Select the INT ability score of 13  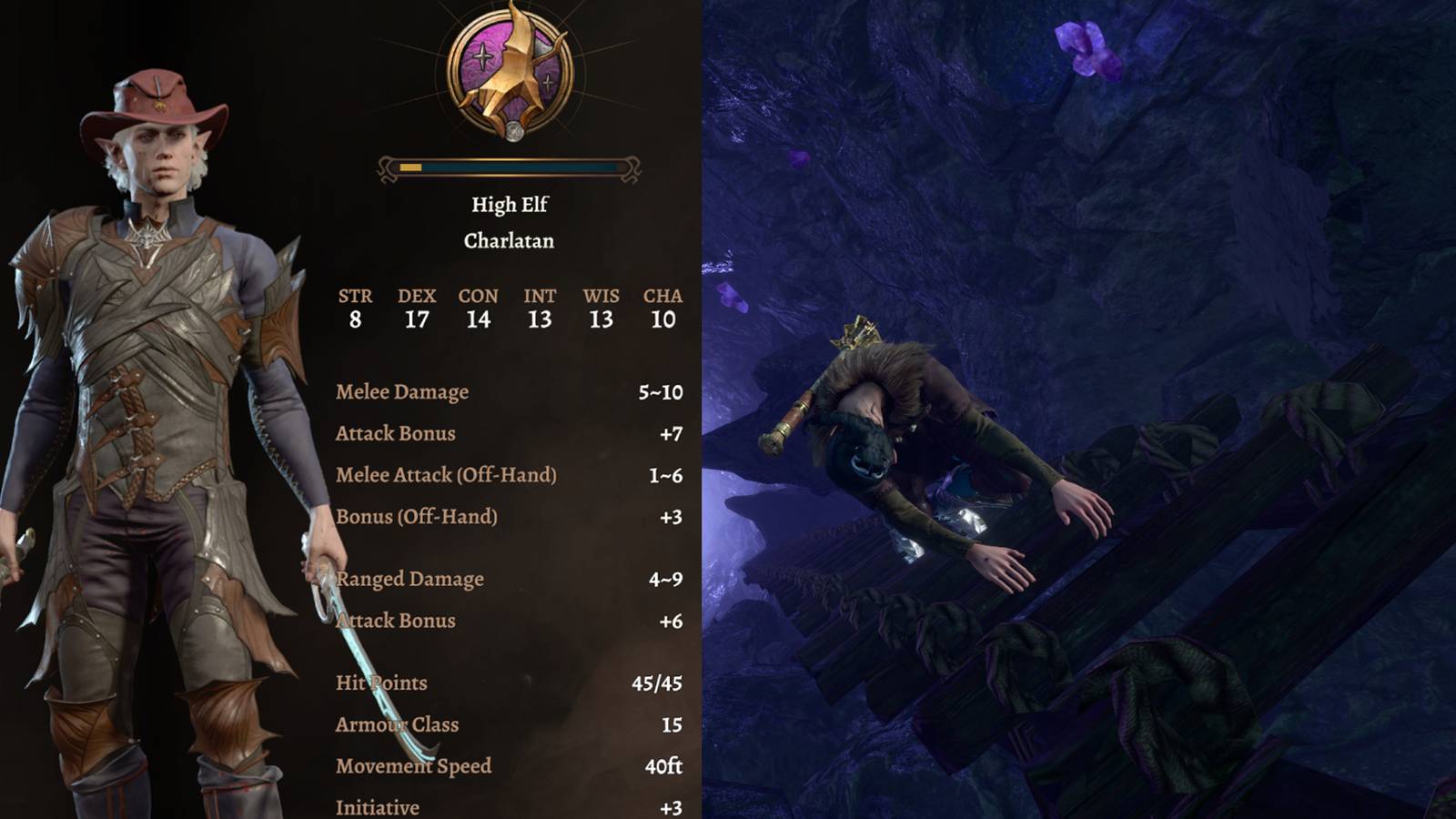point(539,319)
